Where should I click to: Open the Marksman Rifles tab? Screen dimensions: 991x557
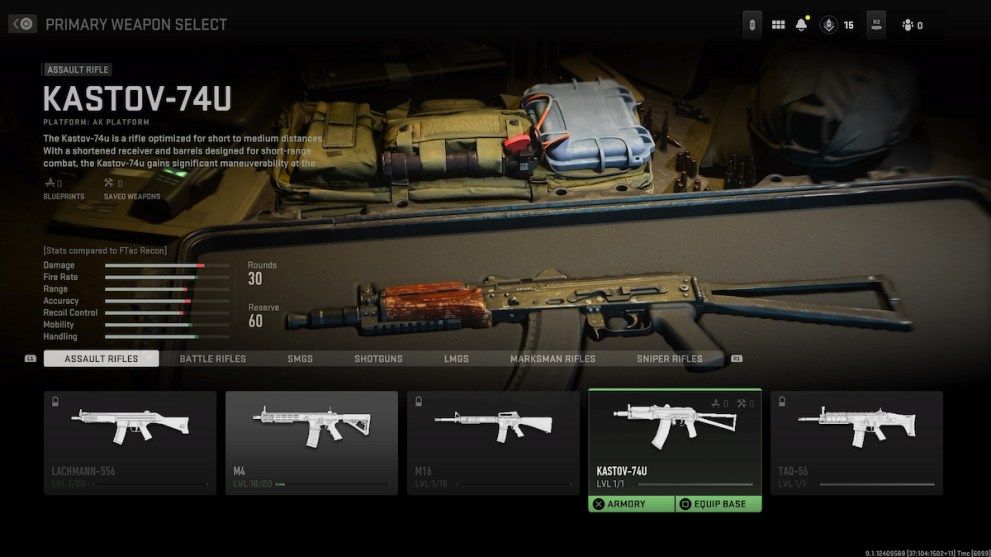[552, 359]
